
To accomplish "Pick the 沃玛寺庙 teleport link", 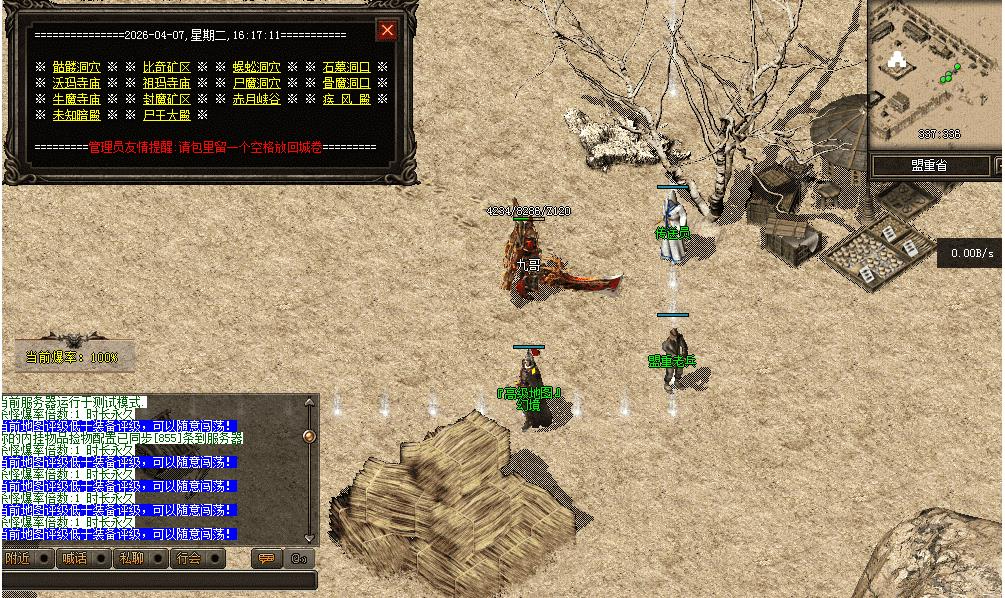I will [x=76, y=83].
